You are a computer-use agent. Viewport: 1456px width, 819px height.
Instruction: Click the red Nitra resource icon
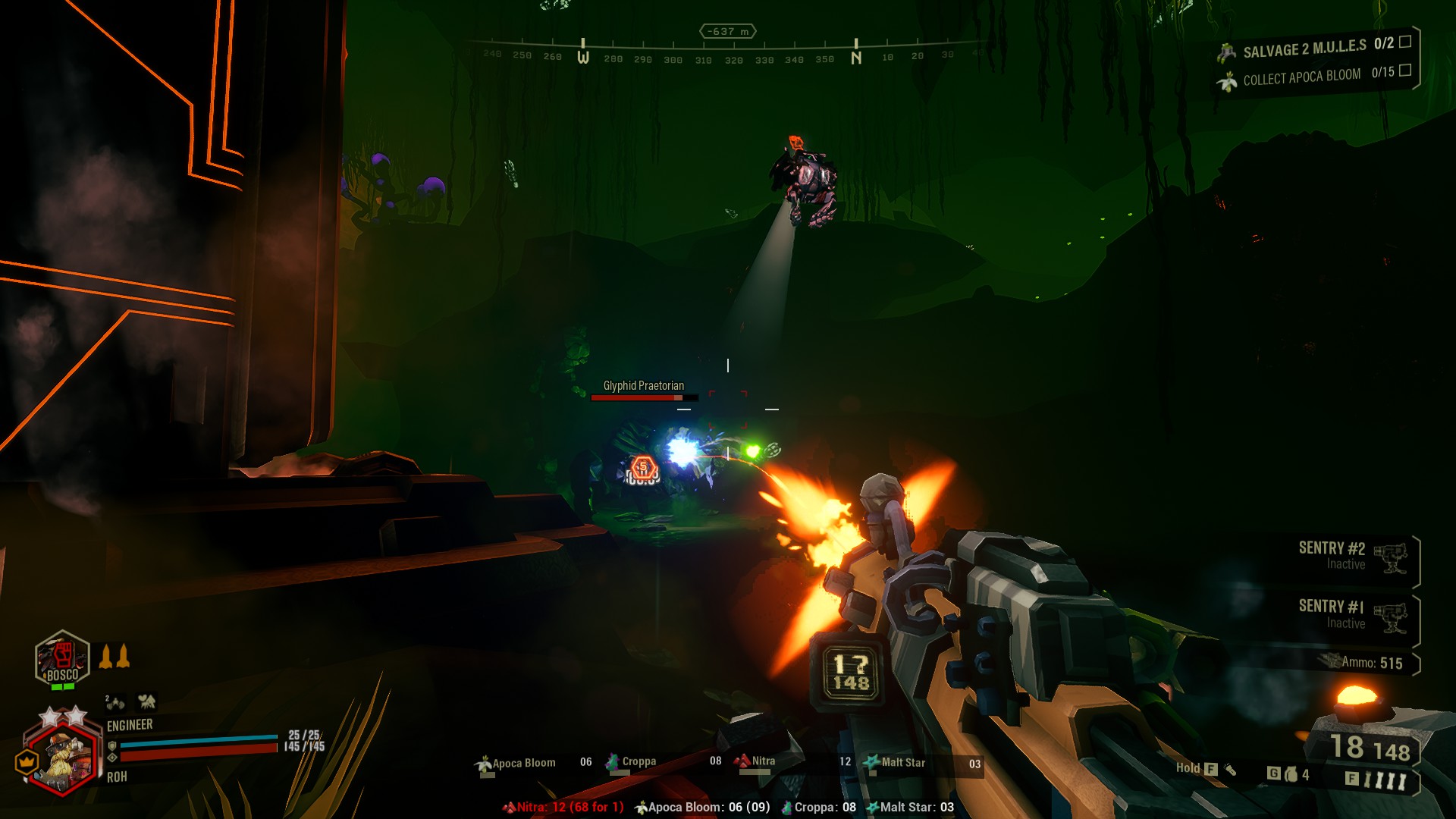pyautogui.click(x=741, y=761)
